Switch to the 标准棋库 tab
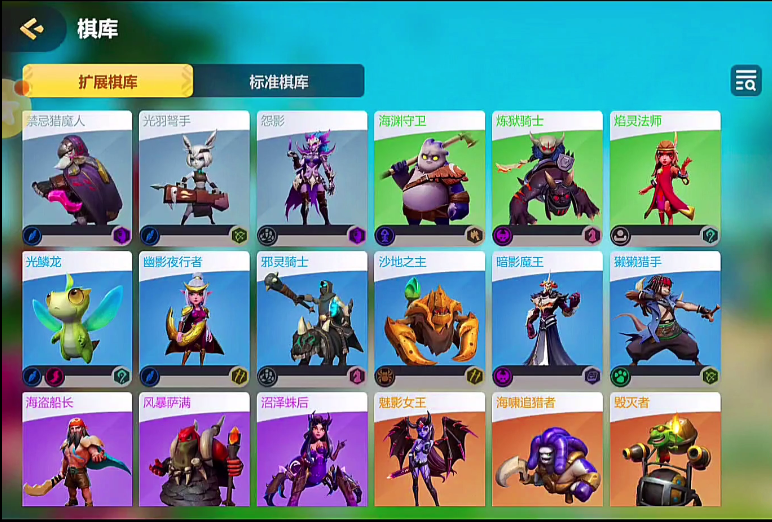Image resolution: width=772 pixels, height=522 pixels. (x=279, y=82)
